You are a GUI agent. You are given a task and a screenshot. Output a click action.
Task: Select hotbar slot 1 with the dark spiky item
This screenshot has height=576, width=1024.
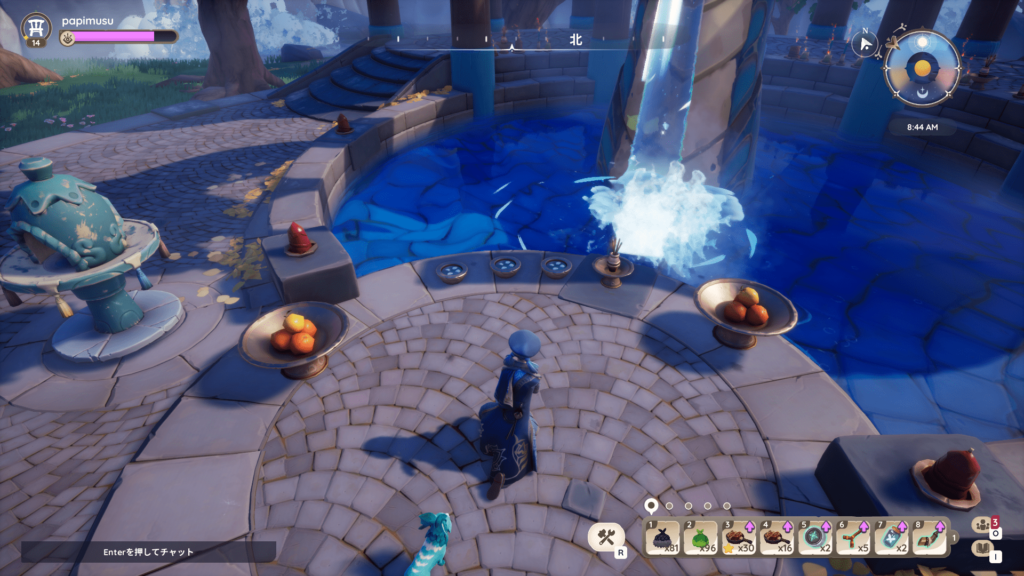point(662,538)
